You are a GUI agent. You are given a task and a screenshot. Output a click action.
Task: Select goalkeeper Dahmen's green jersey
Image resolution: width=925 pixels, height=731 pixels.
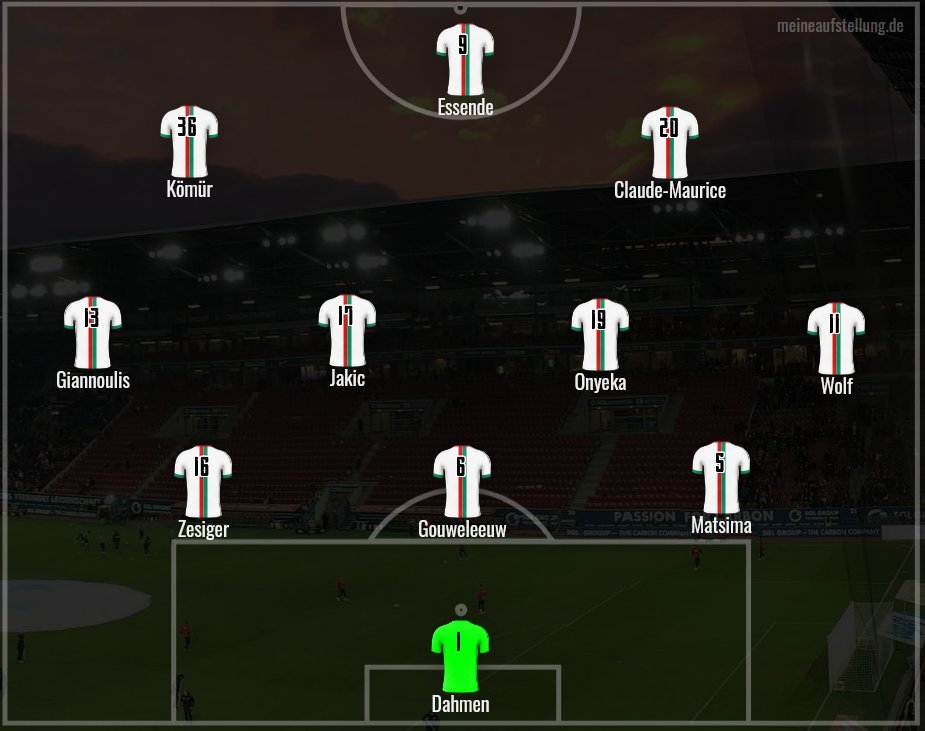(x=460, y=655)
